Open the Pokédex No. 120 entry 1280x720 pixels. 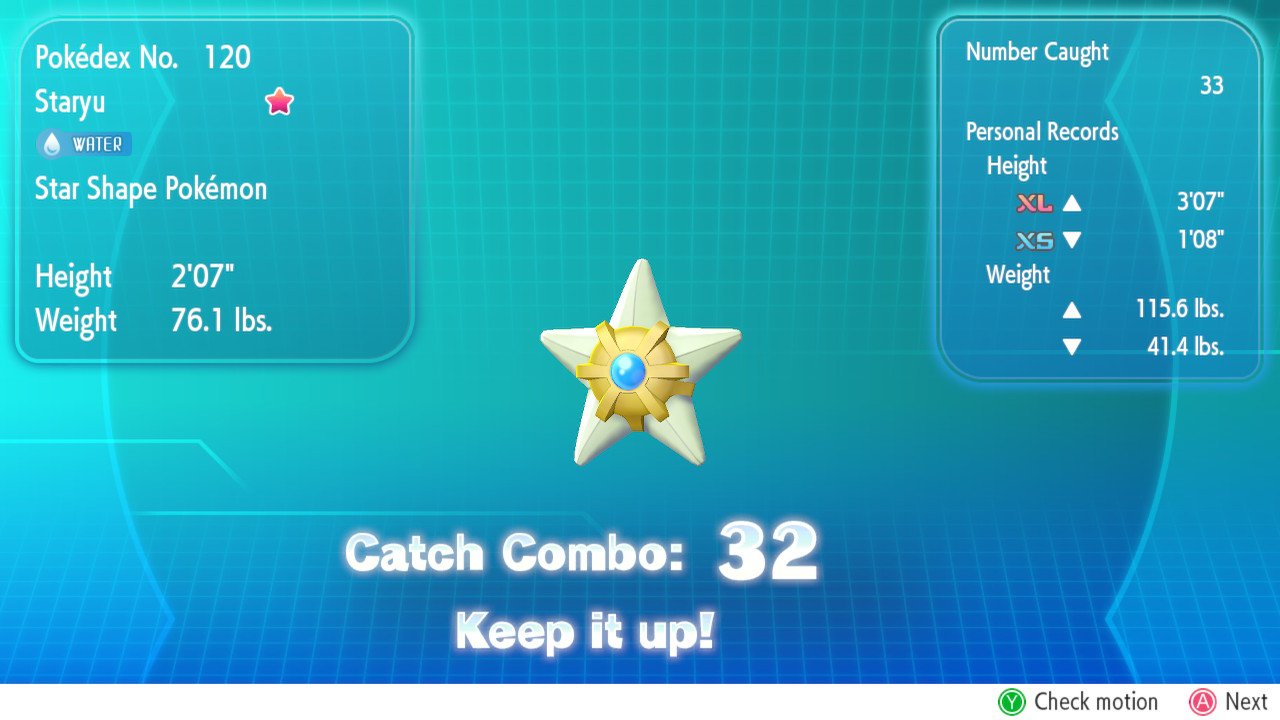(x=139, y=57)
